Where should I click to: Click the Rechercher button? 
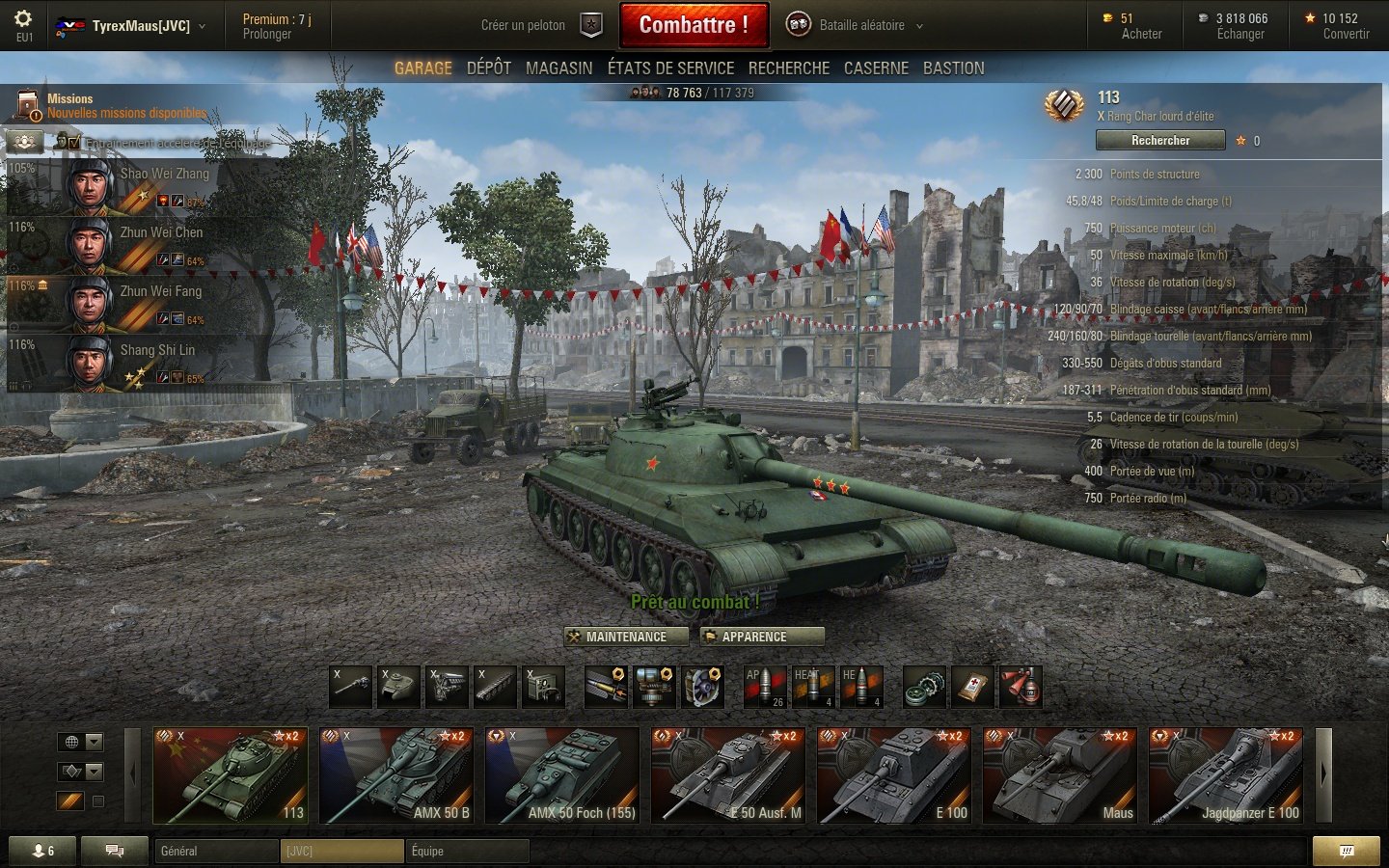1159,140
